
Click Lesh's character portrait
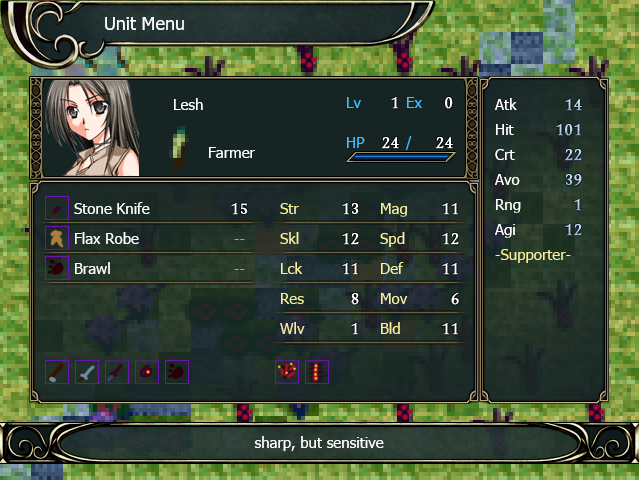pyautogui.click(x=92, y=129)
